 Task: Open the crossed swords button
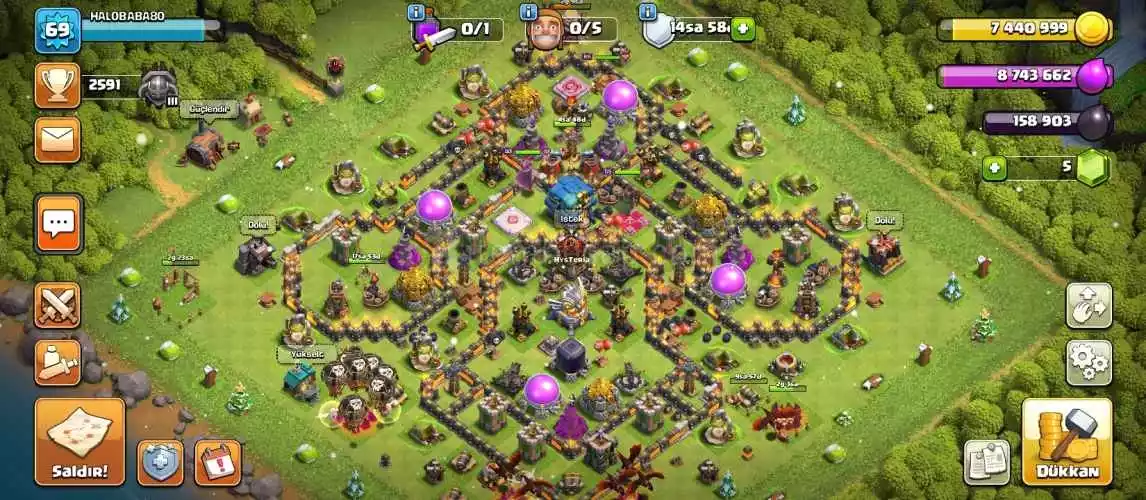(58, 305)
